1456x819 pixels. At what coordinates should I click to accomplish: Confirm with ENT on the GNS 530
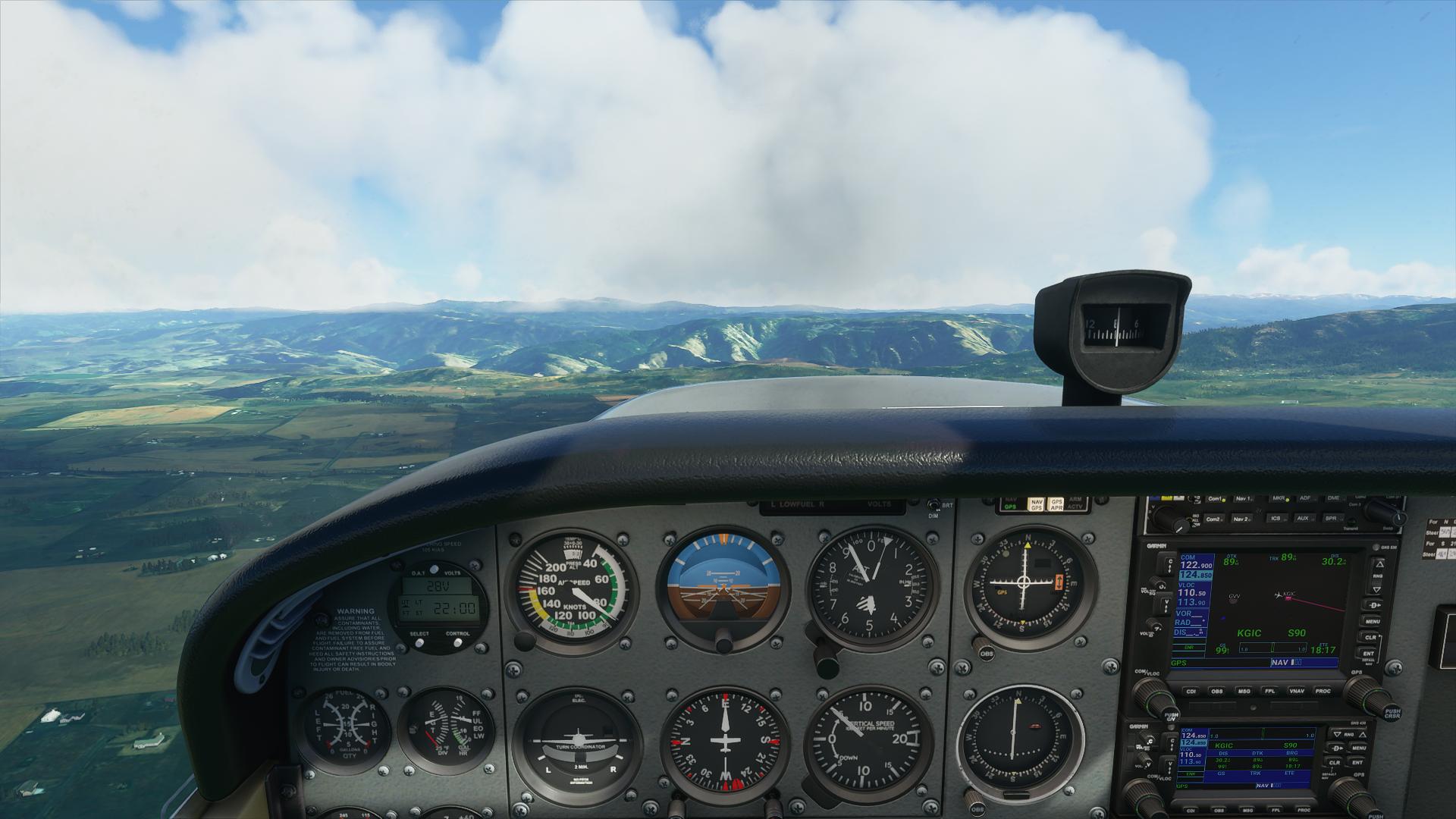[1369, 653]
